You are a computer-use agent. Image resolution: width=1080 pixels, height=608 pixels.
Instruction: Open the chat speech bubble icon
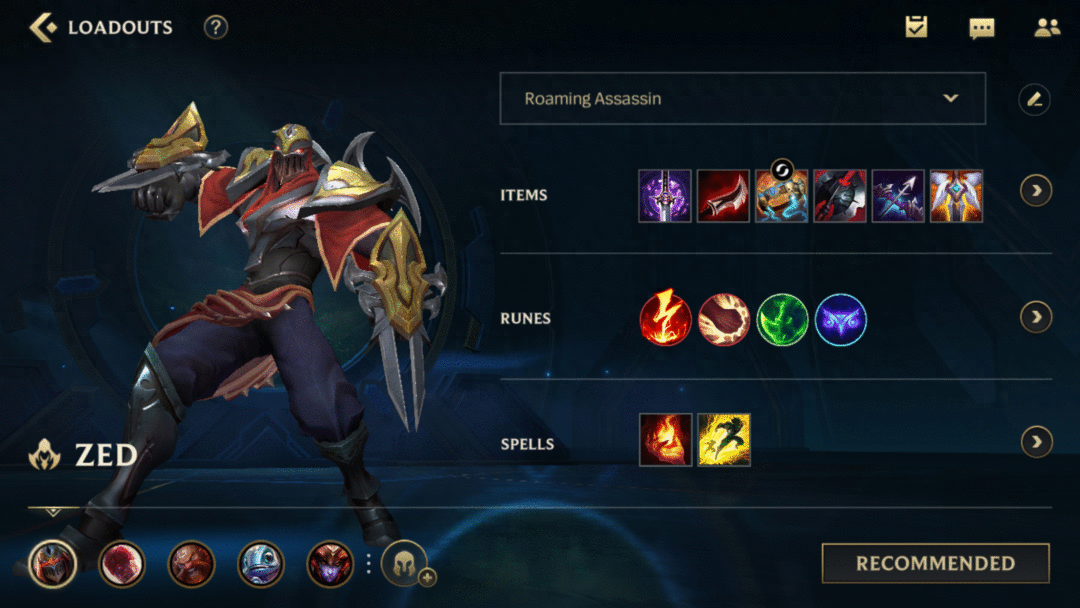(x=982, y=27)
